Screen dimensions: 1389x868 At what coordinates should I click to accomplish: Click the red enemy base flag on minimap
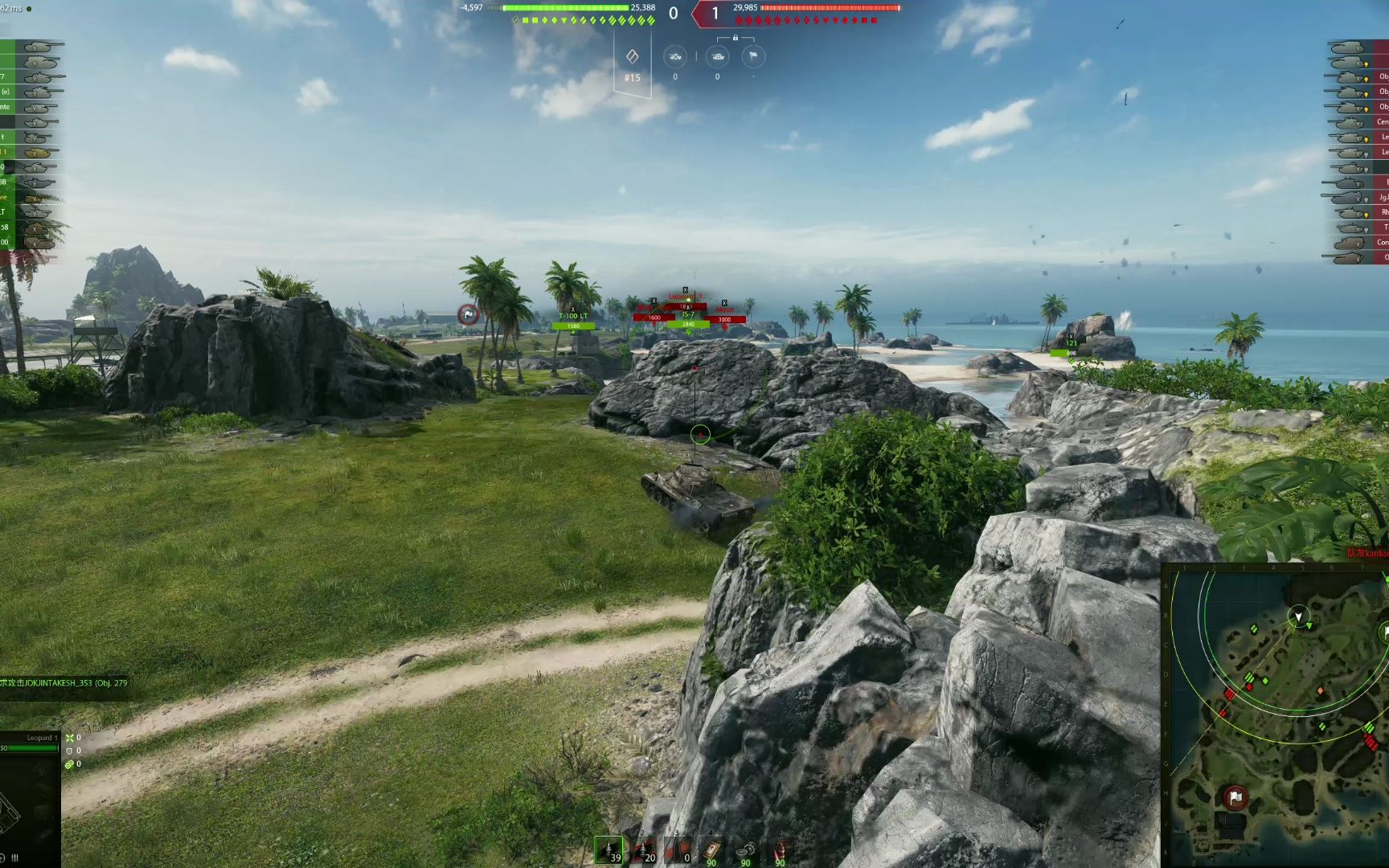pyautogui.click(x=1235, y=797)
